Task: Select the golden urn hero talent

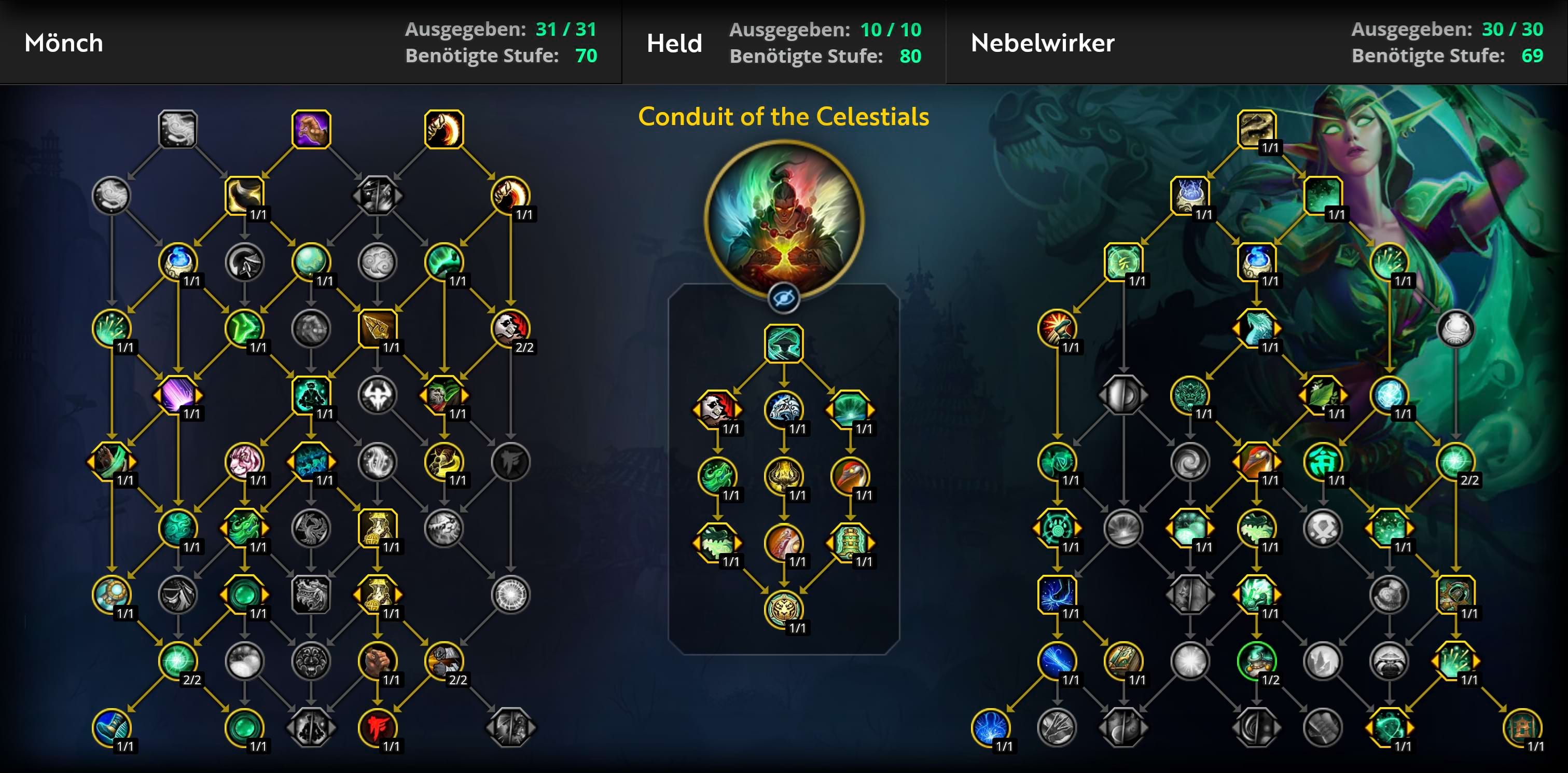Action: (783, 476)
